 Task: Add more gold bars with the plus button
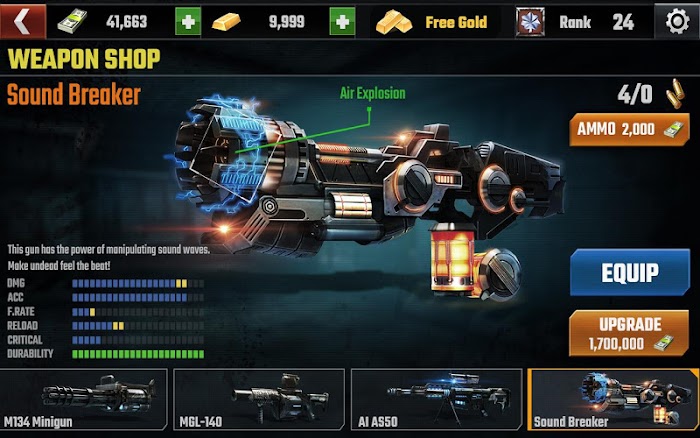[343, 21]
